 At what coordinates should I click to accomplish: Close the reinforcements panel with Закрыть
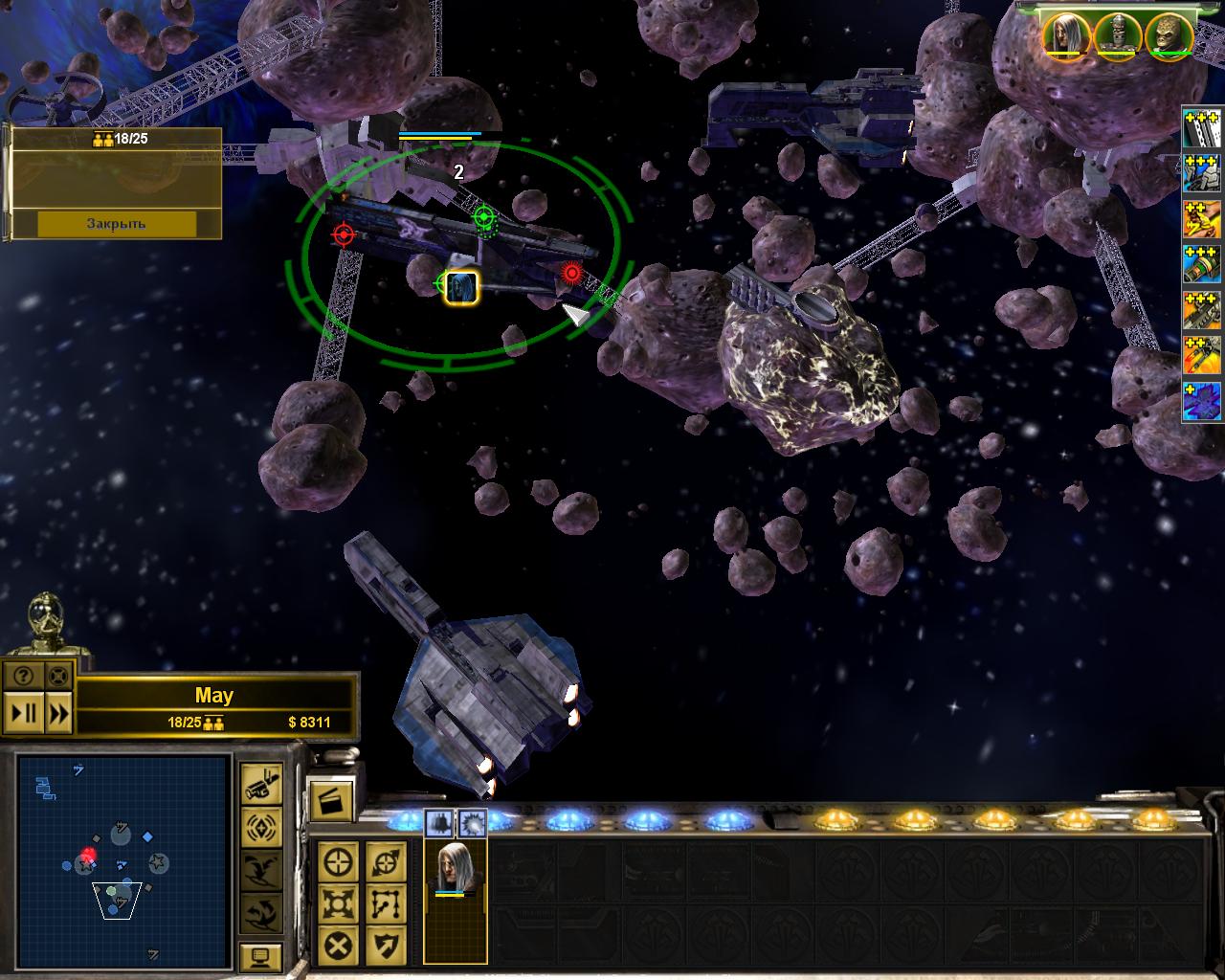[116, 223]
